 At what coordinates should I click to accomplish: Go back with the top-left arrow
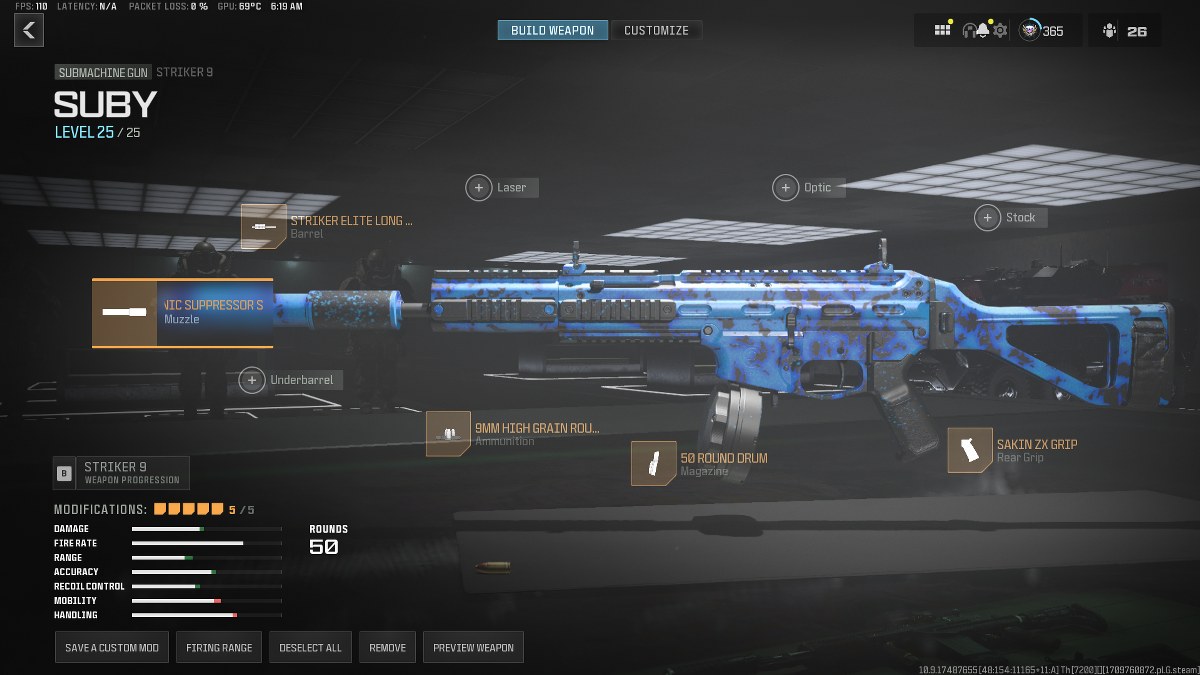(x=28, y=30)
